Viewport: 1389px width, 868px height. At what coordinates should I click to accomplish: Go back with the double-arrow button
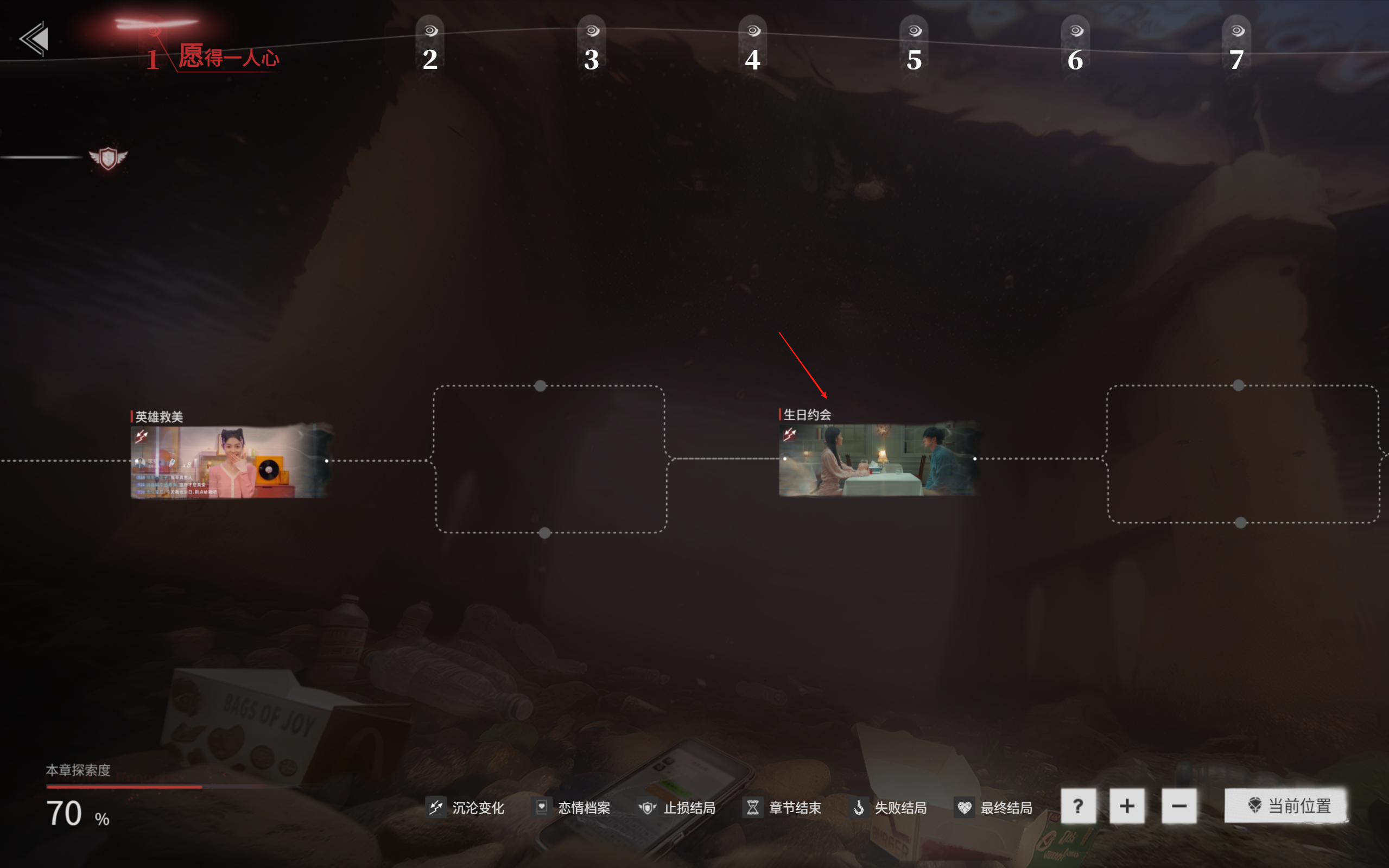[x=34, y=39]
